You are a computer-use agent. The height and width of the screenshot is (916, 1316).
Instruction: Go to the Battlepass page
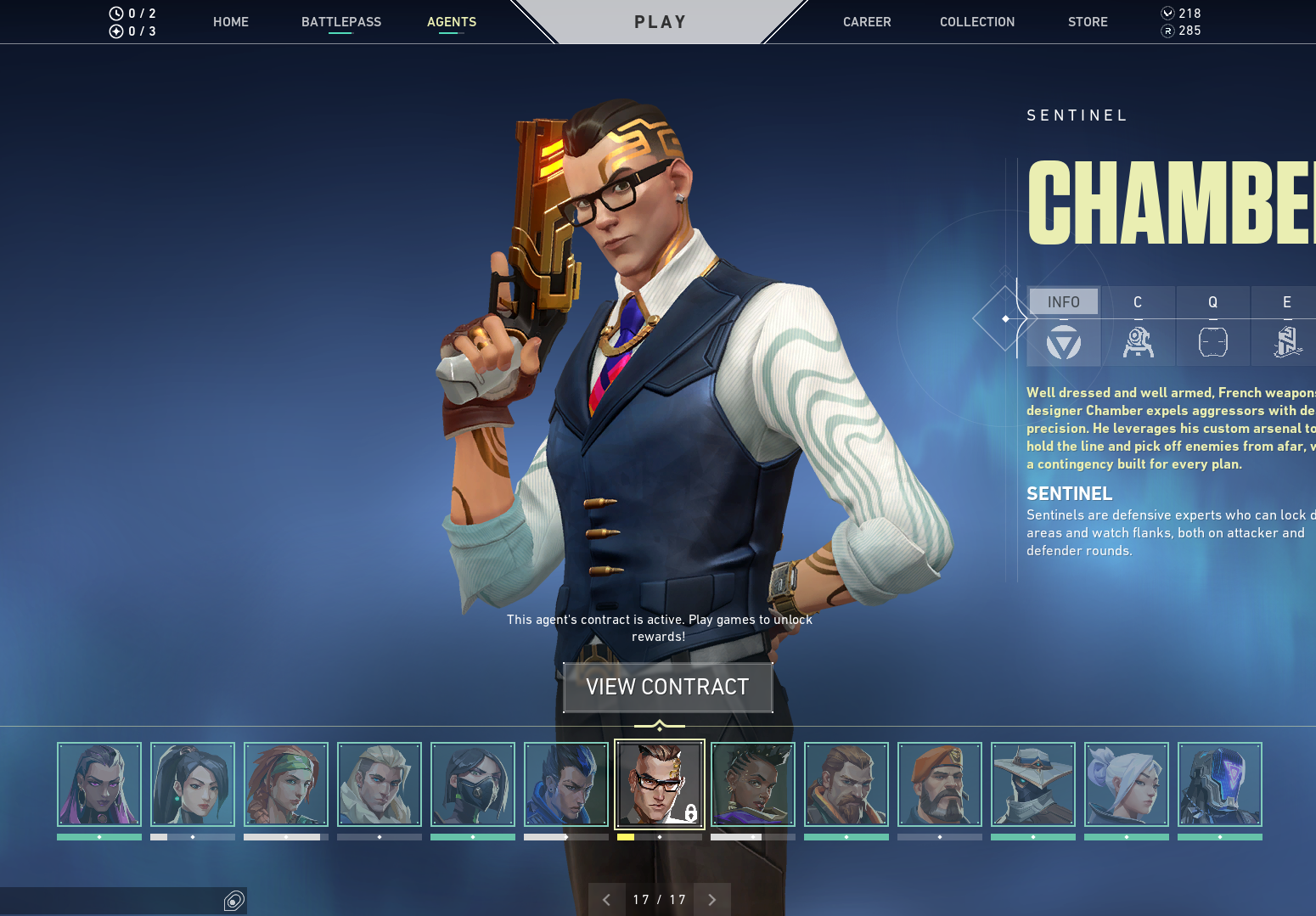(x=341, y=22)
